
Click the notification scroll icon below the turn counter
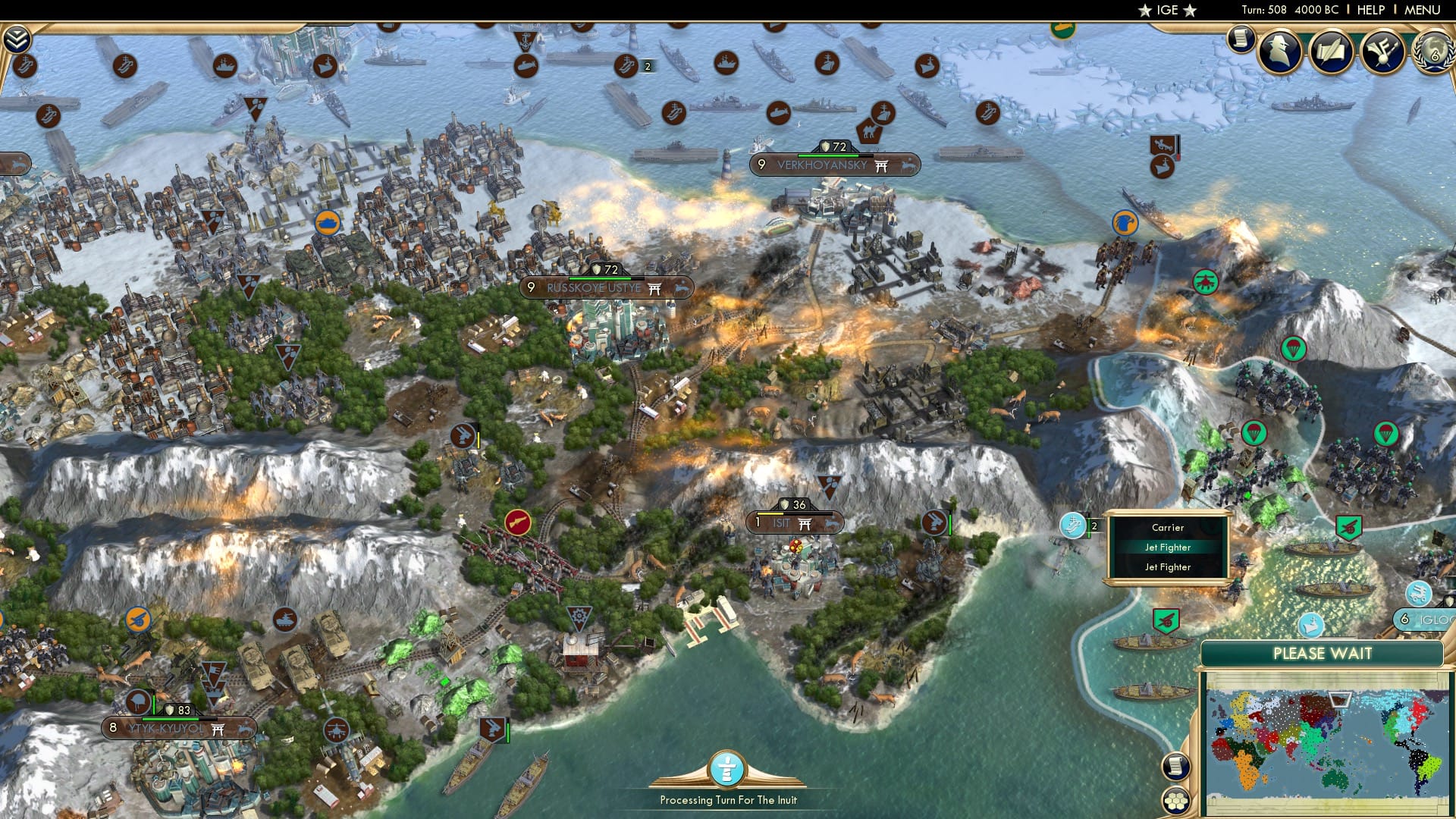pyautogui.click(x=1241, y=39)
